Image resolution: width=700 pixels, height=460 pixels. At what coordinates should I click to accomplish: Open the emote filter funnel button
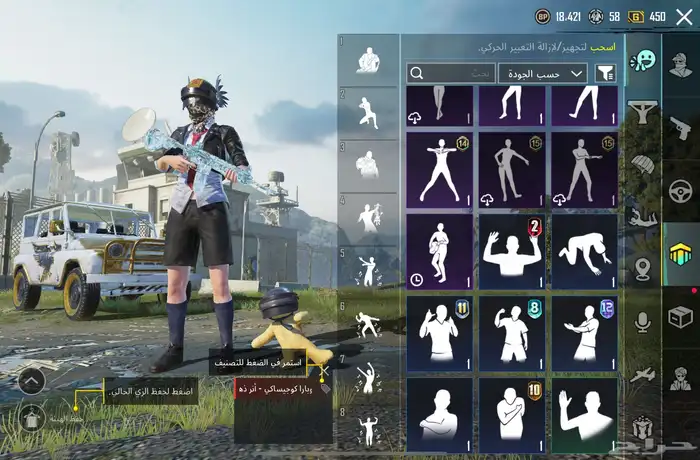[x=605, y=73]
